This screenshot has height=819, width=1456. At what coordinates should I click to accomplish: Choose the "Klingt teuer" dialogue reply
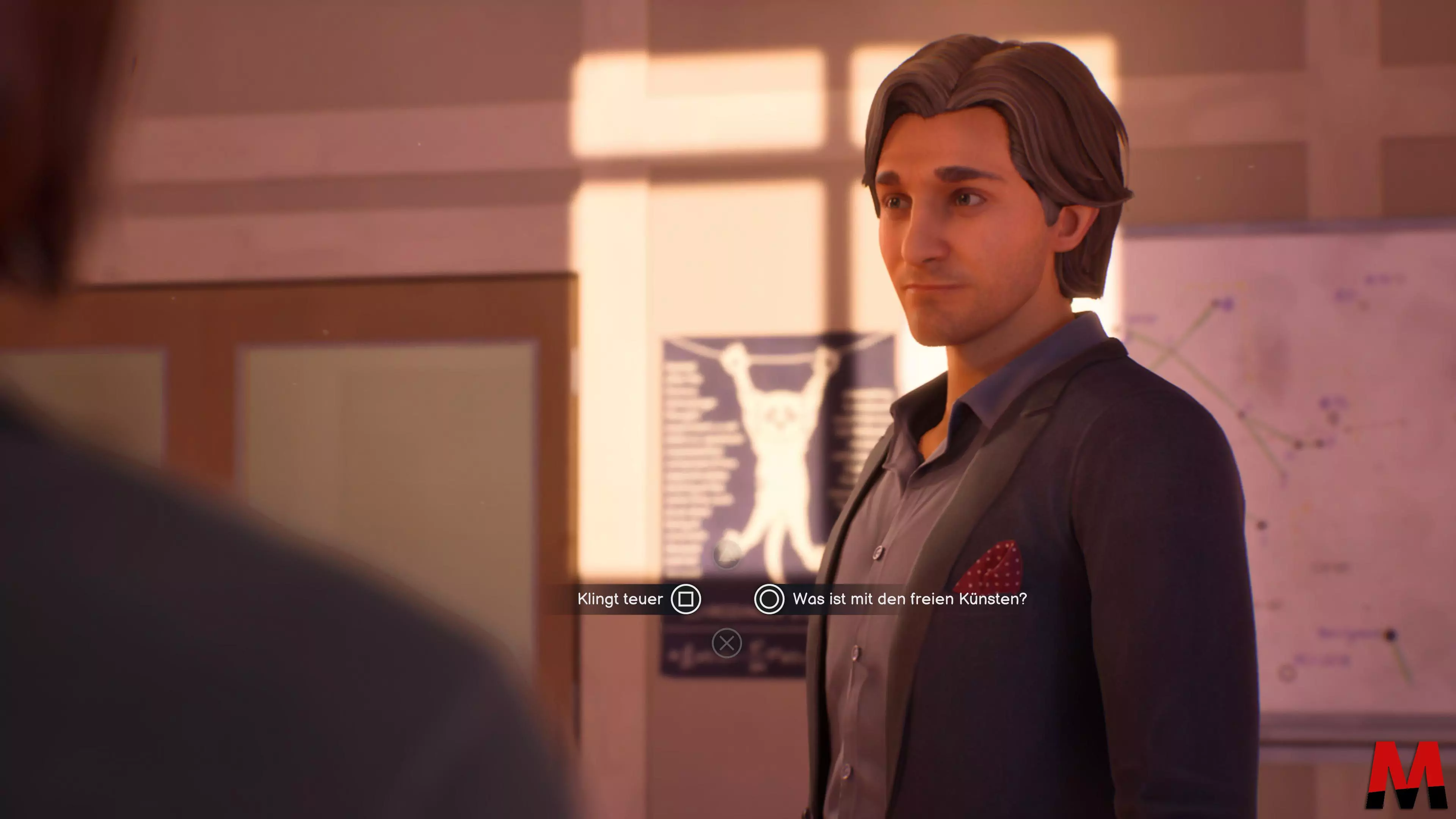(621, 599)
